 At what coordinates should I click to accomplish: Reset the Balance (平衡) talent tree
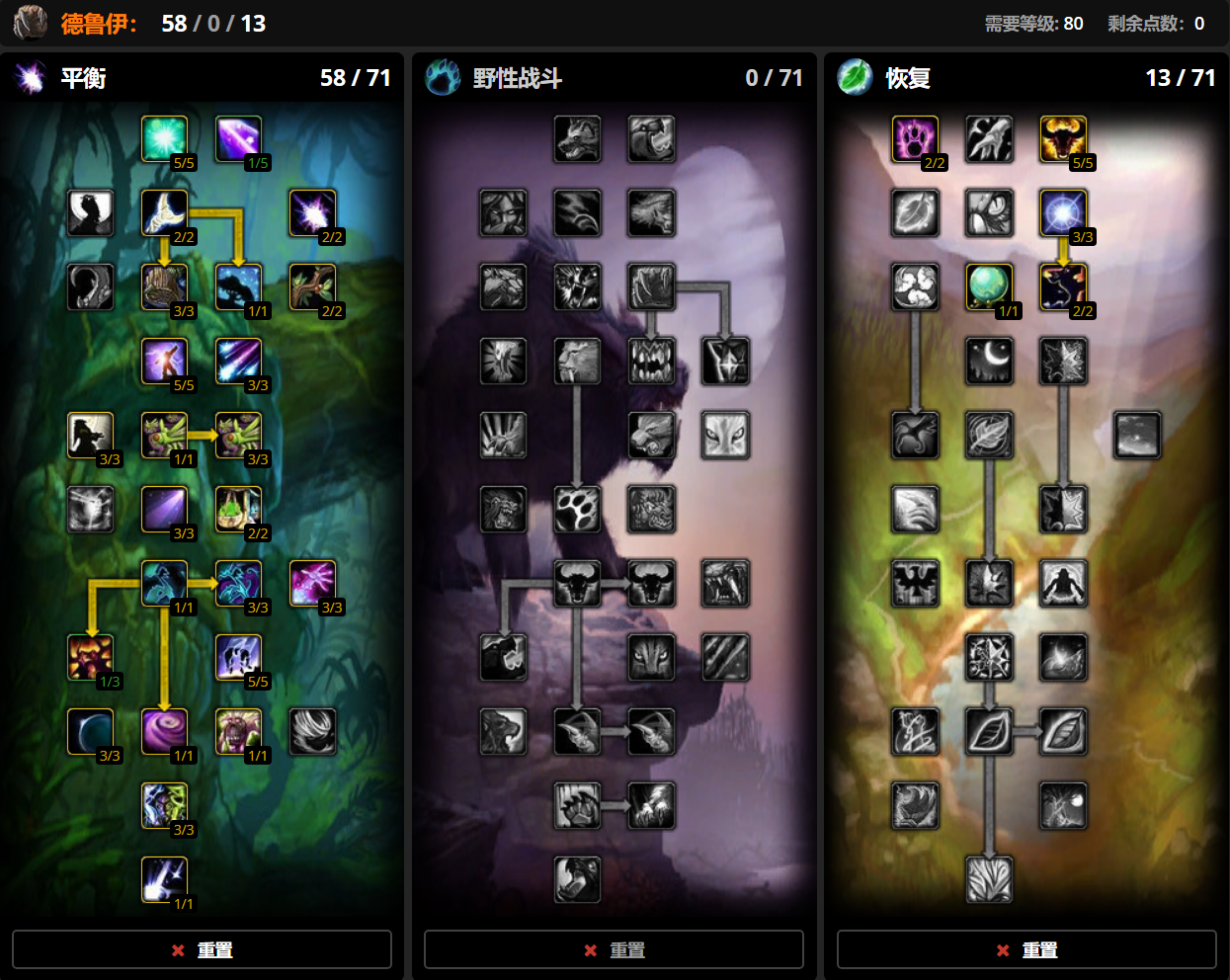pos(202,949)
